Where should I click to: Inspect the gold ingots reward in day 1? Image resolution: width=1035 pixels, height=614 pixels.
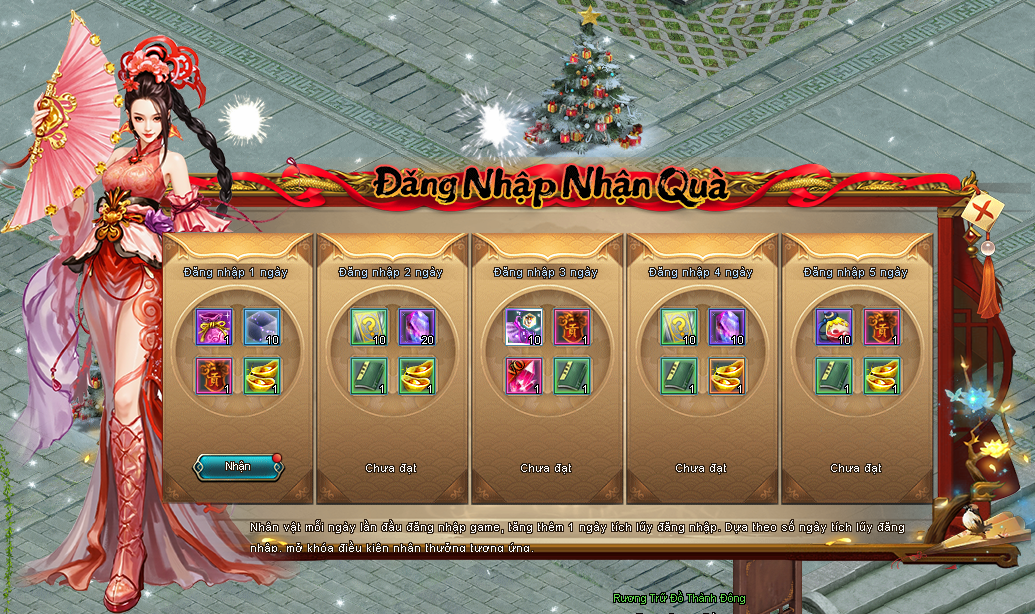(x=262, y=376)
